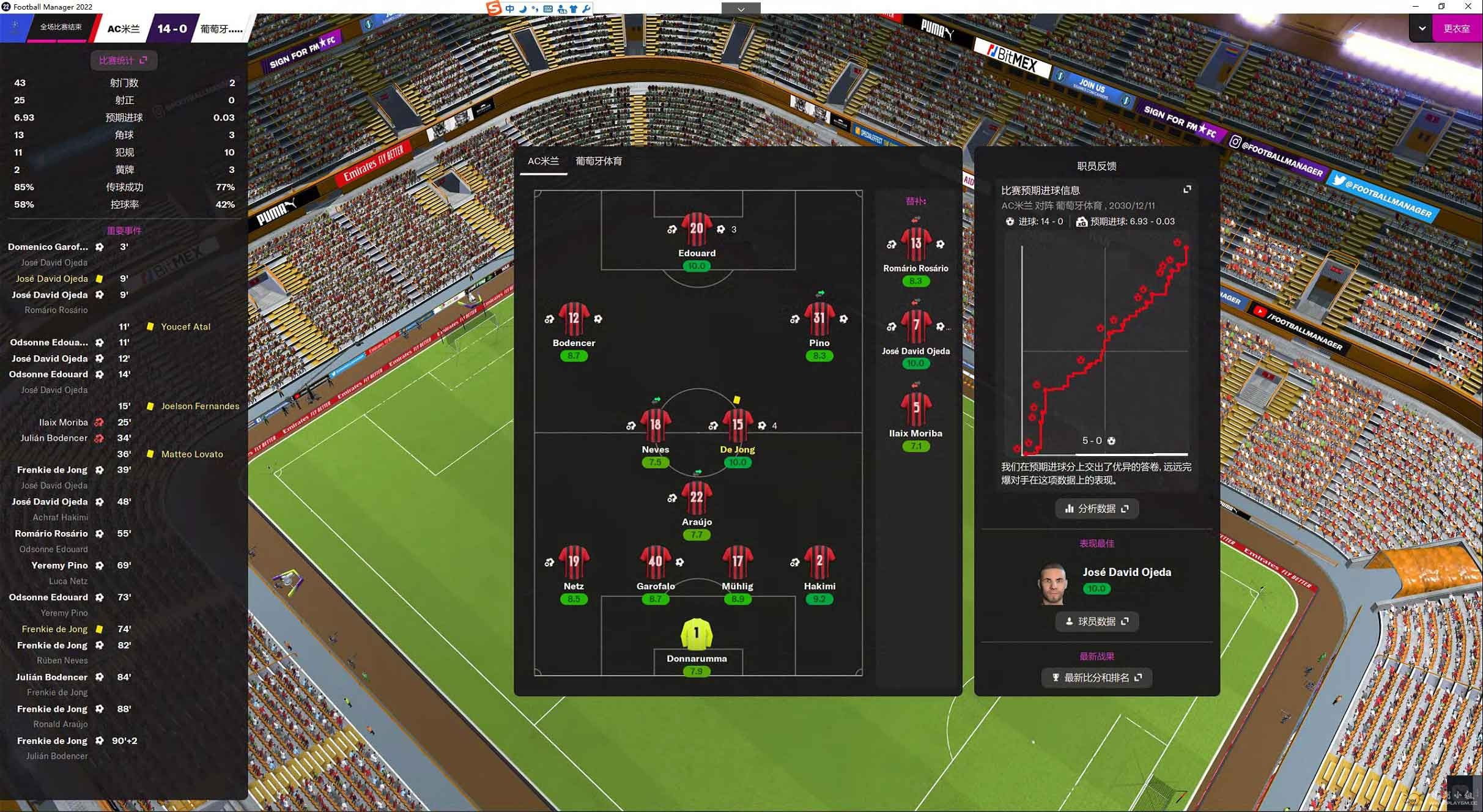Go to the dressing room (更衣室)
1483x812 pixels.
1456,28
